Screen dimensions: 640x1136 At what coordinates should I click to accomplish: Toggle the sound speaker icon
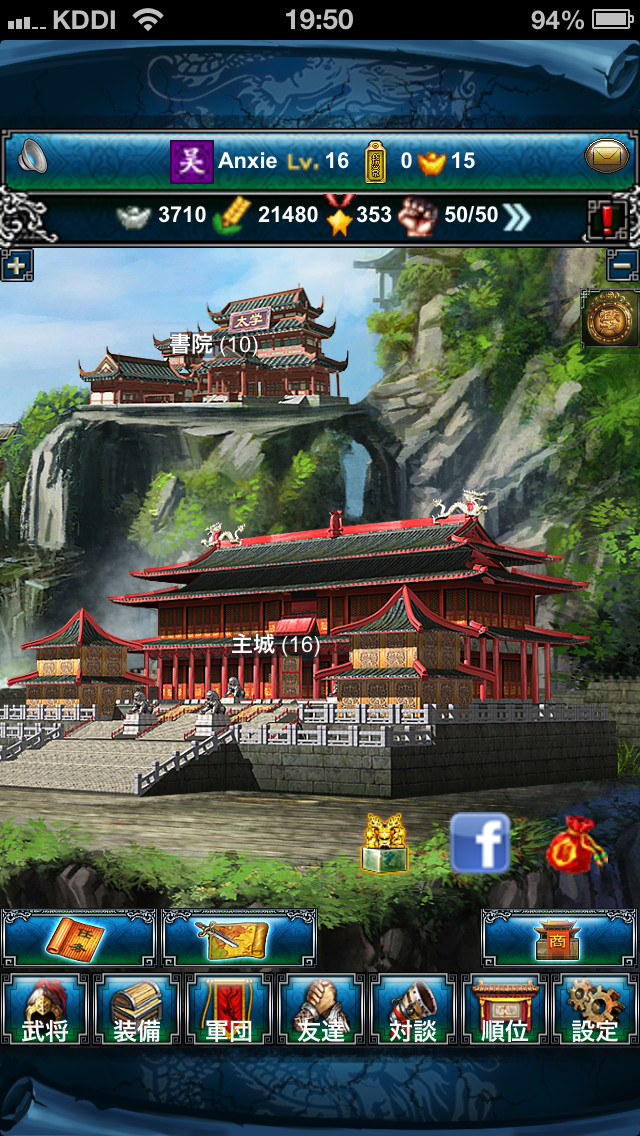(x=32, y=158)
